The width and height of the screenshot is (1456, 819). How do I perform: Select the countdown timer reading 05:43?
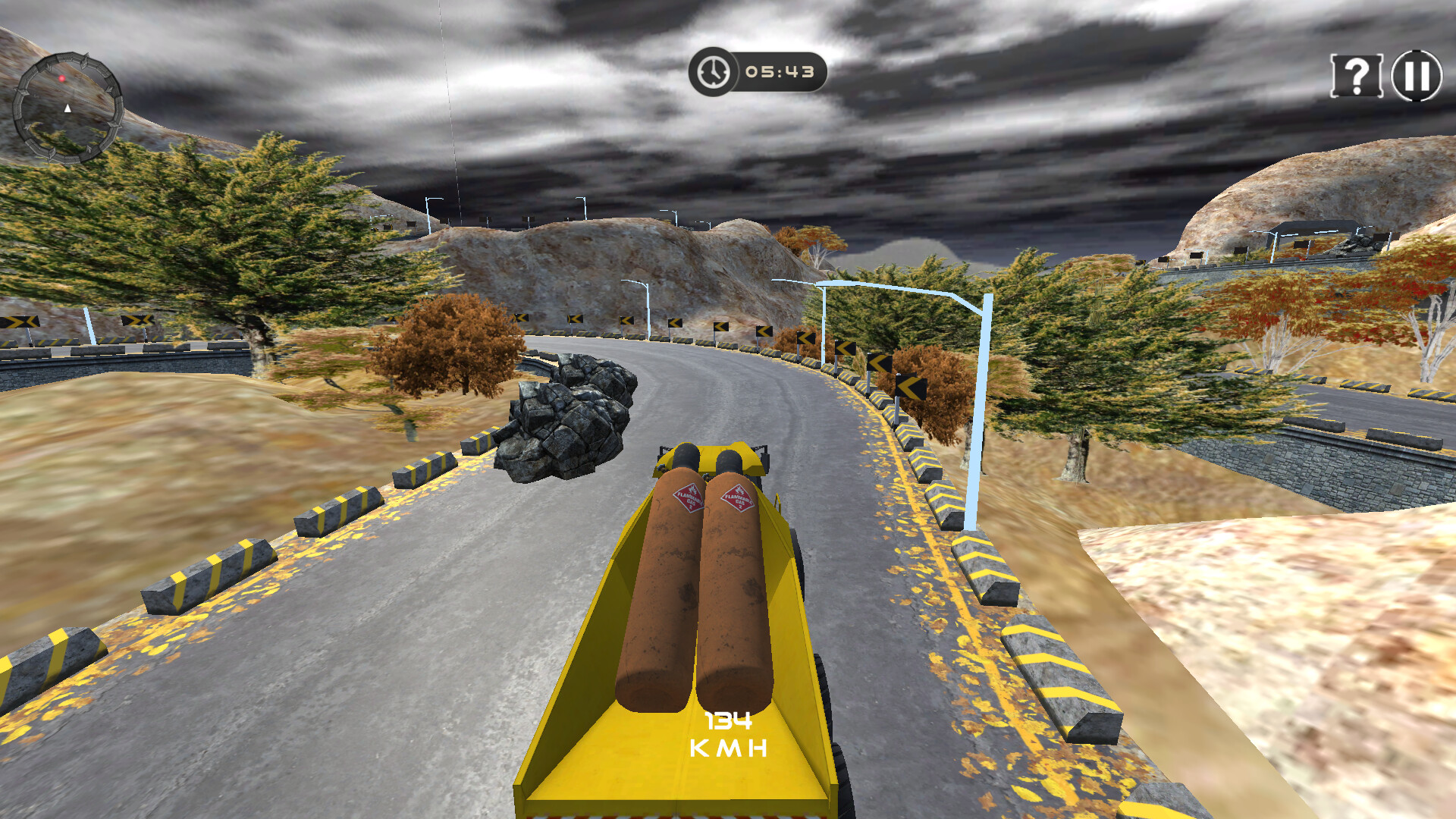[x=781, y=72]
